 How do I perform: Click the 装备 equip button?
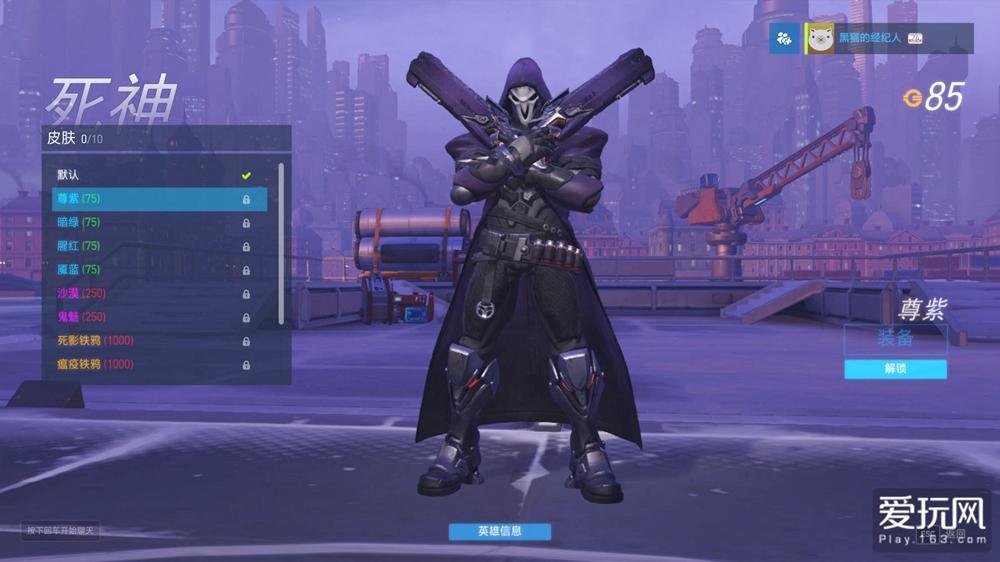coord(895,339)
